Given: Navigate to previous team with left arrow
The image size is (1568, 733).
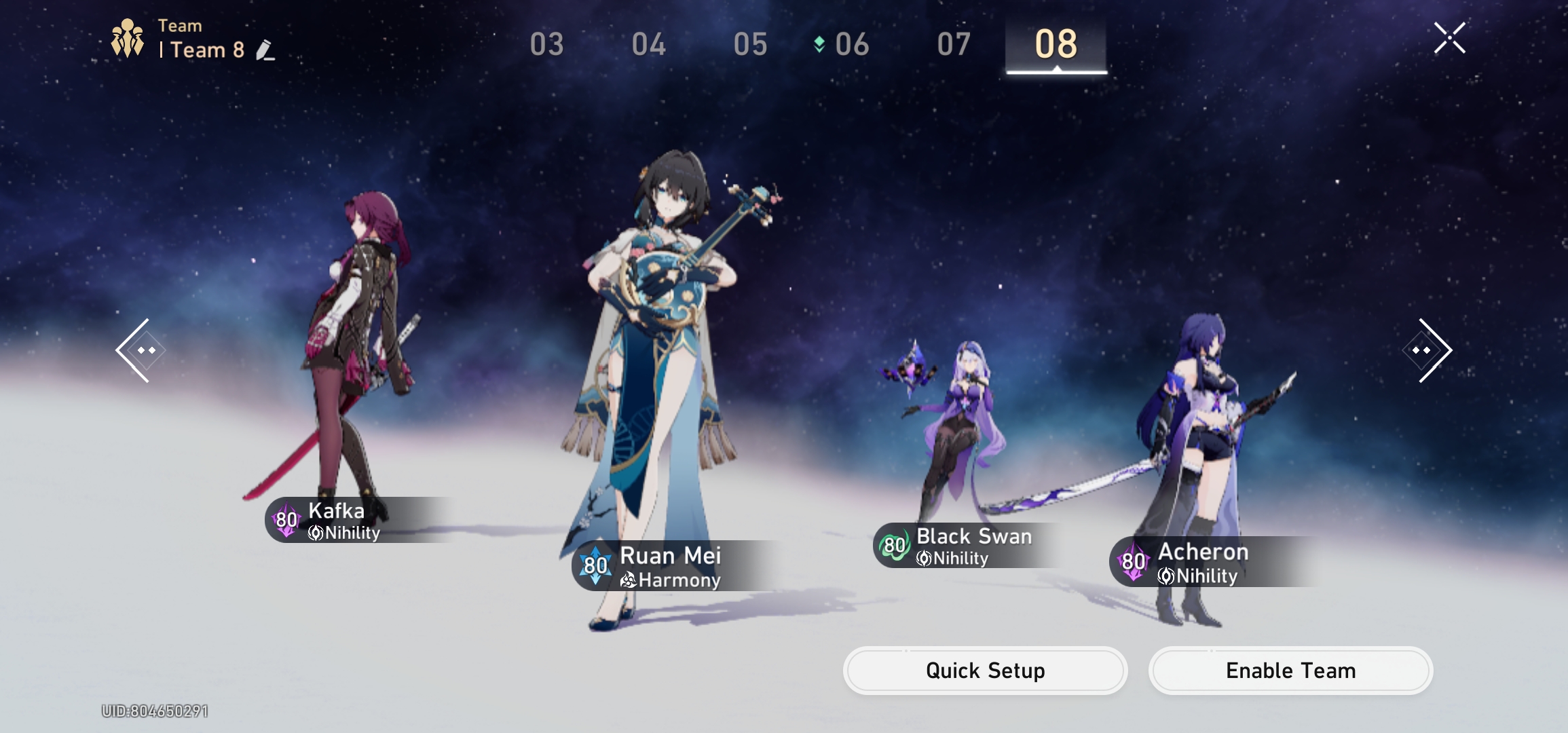Looking at the screenshot, I should tap(139, 350).
